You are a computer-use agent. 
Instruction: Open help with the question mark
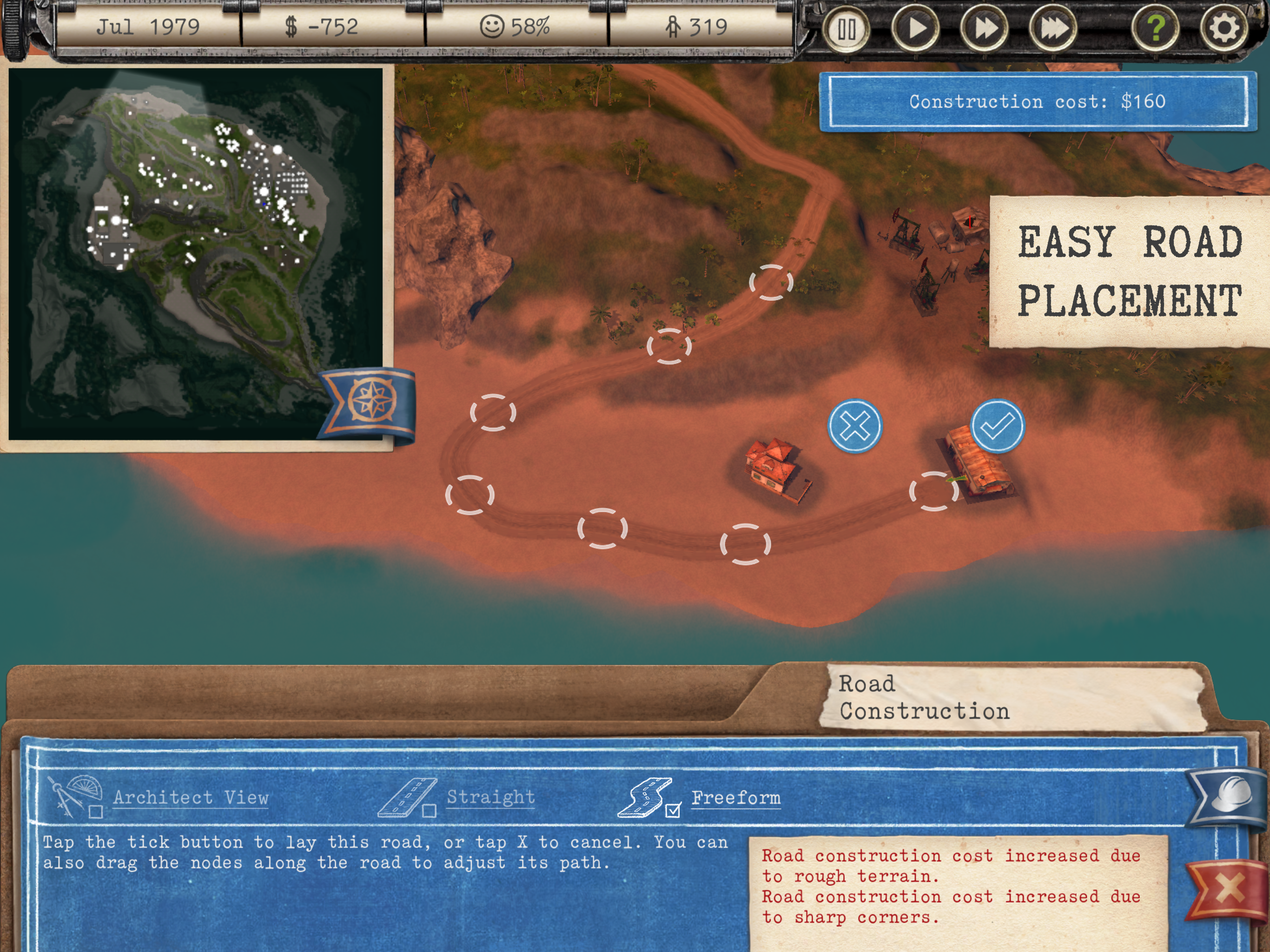pyautogui.click(x=1156, y=27)
